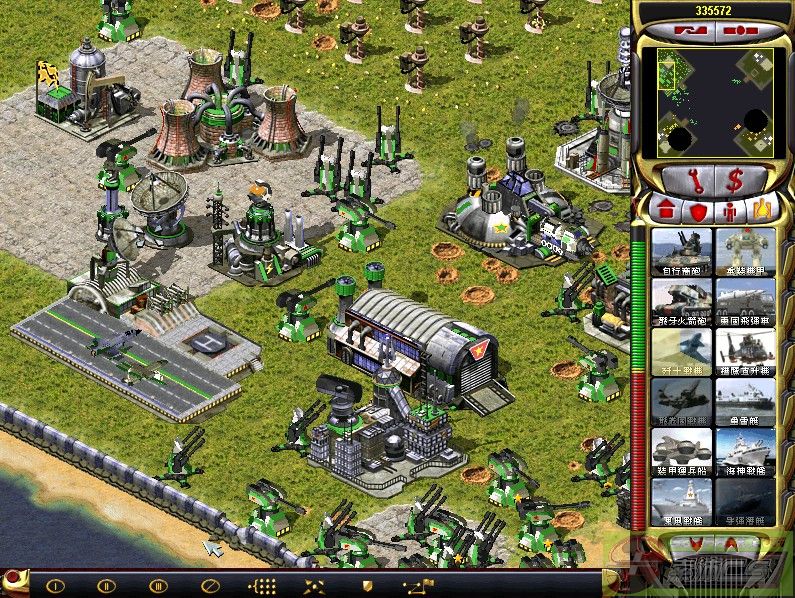Activate the wrench repair button
The width and height of the screenshot is (795, 598).
(684, 180)
